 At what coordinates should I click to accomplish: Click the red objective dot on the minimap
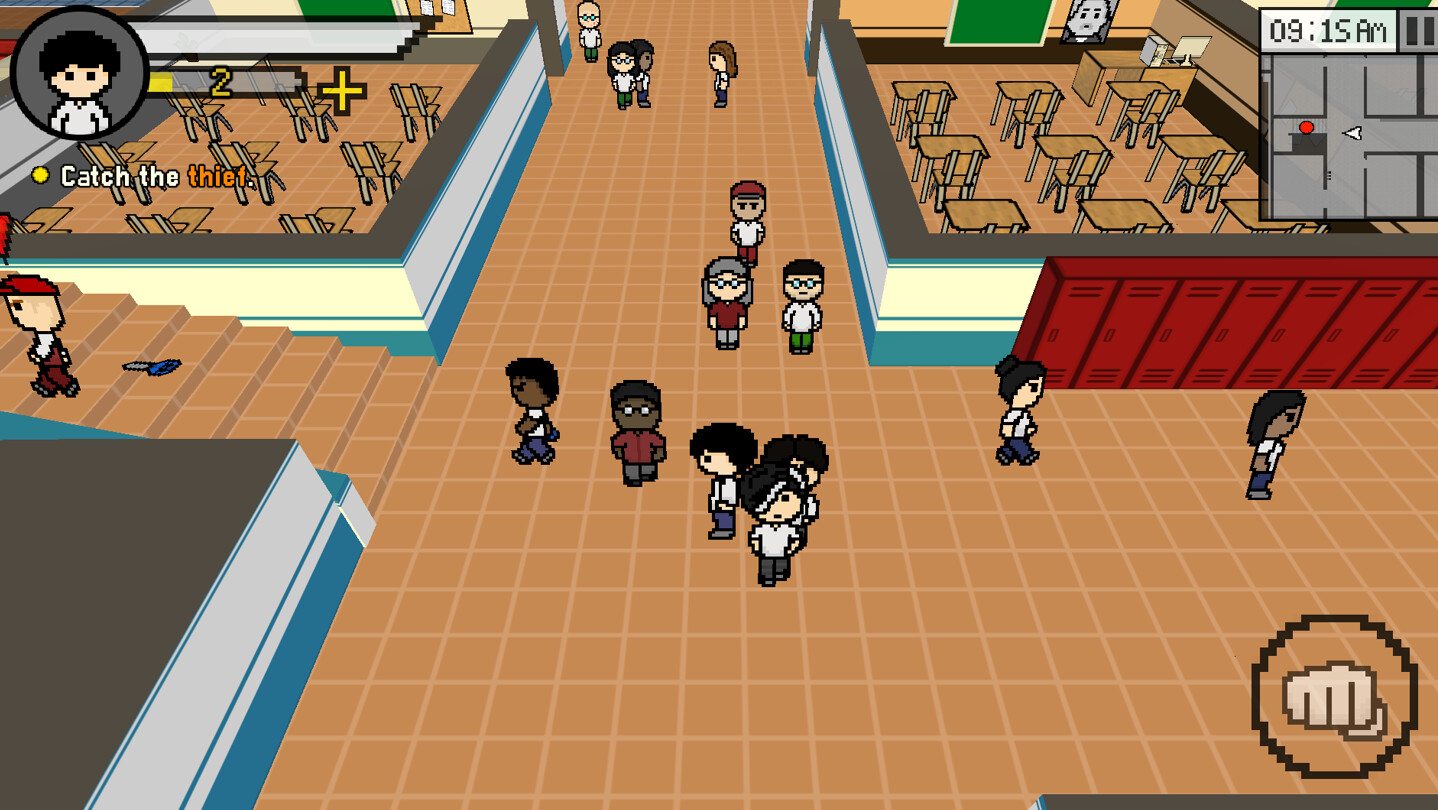pos(1304,127)
